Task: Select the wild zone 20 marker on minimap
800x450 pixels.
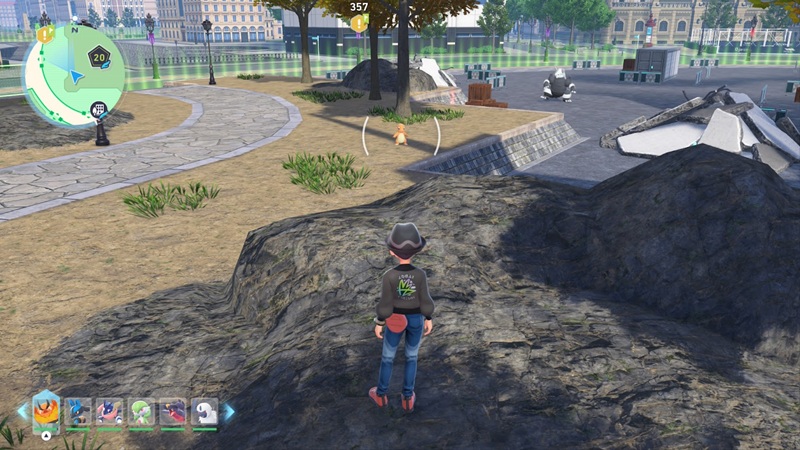Action: click(99, 57)
